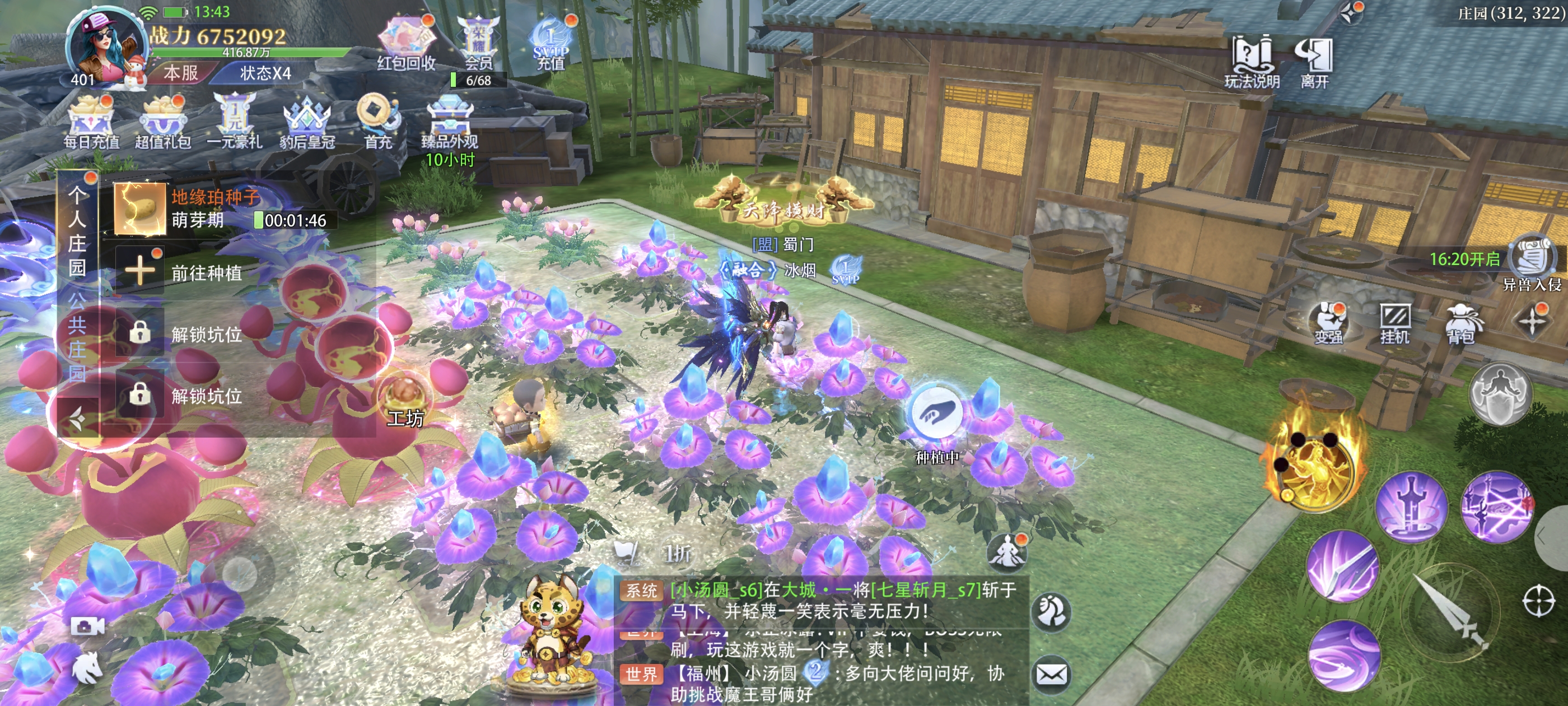This screenshot has height=706, width=1568.
Task: Switch to the 公共庄园 tab
Action: (x=77, y=335)
